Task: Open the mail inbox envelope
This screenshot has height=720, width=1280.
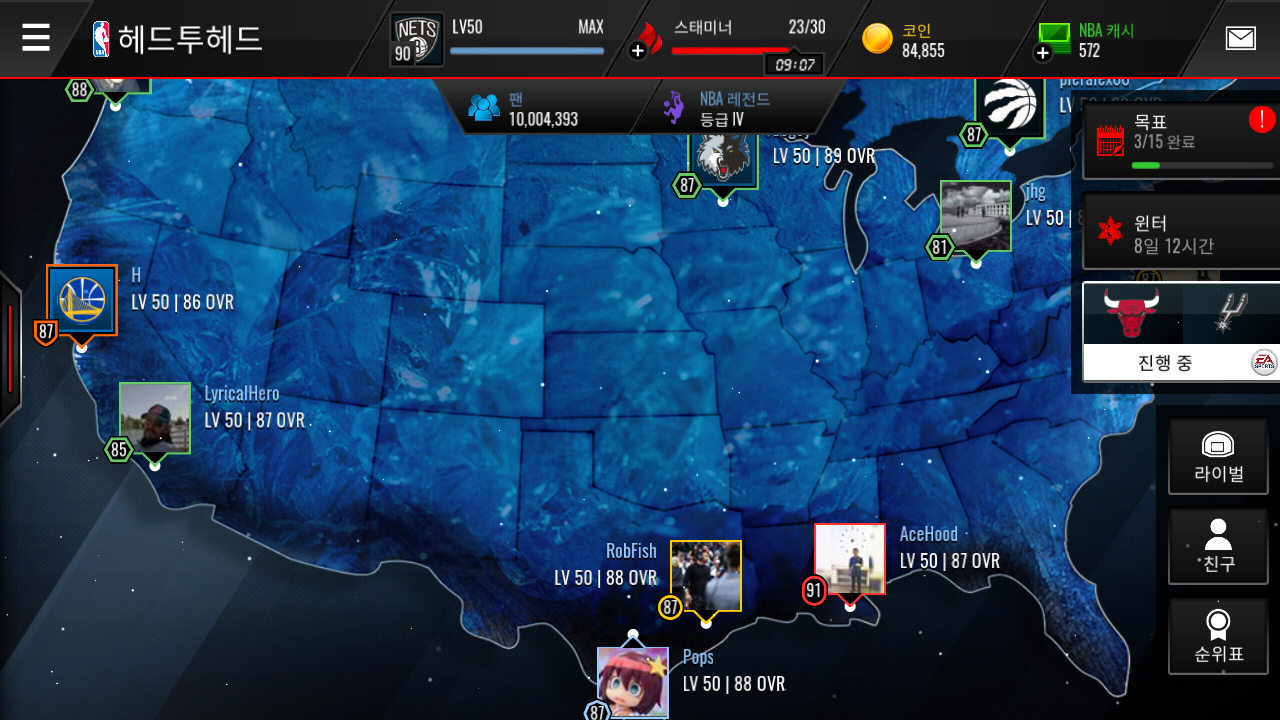Action: (x=1240, y=38)
